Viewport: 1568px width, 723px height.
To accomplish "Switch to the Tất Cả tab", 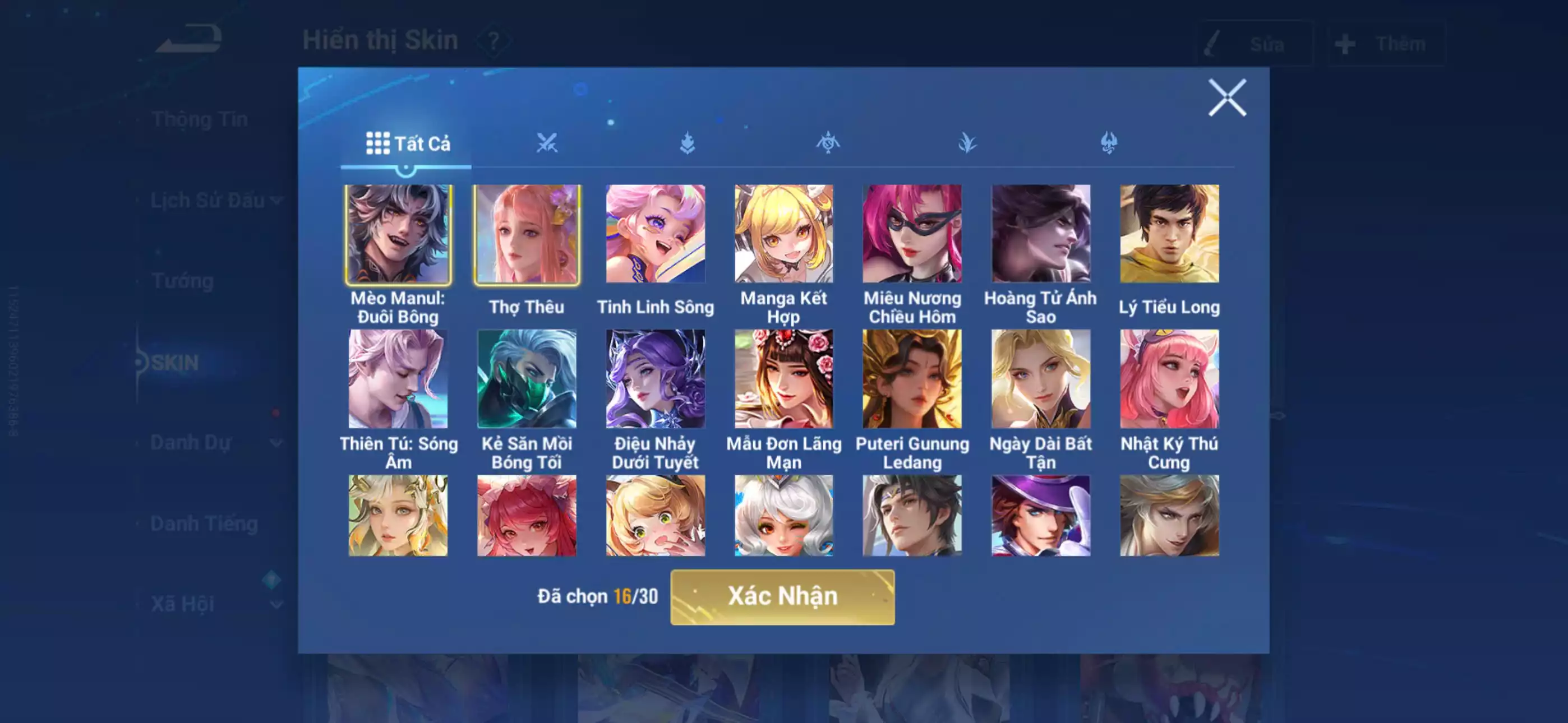I will point(408,144).
